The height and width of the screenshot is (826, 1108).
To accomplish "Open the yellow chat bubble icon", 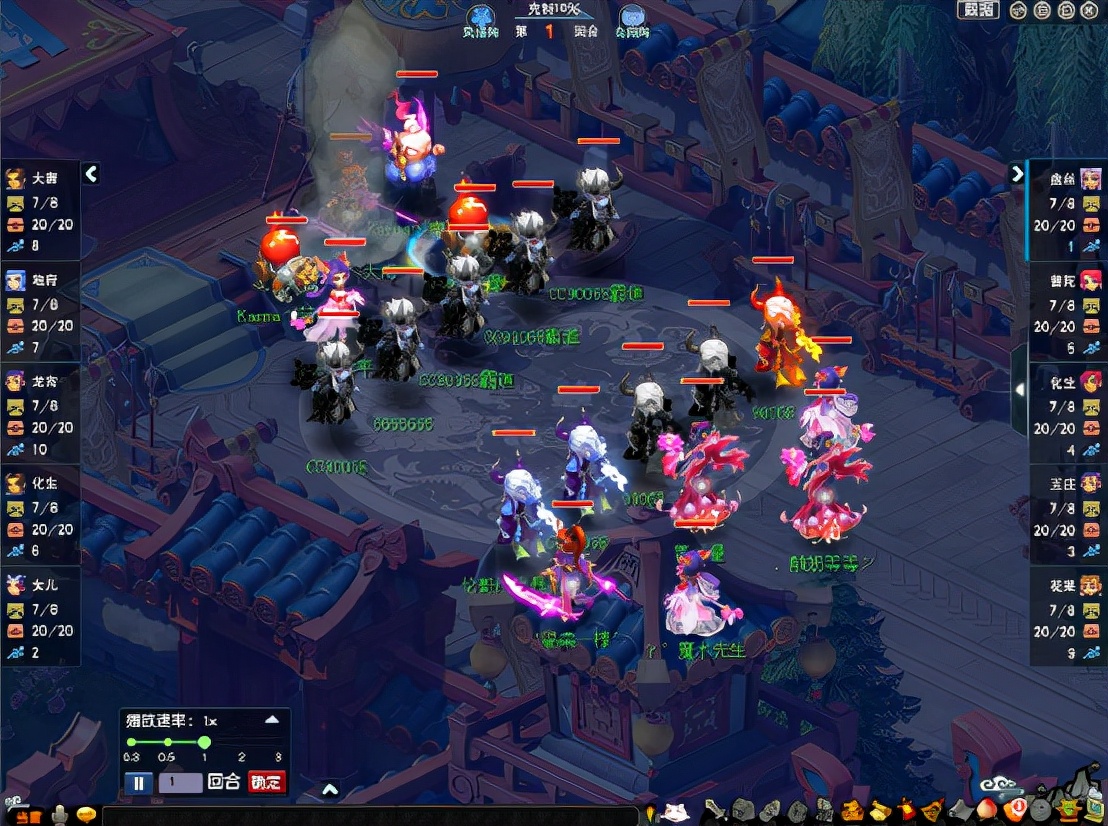I will coord(88,815).
